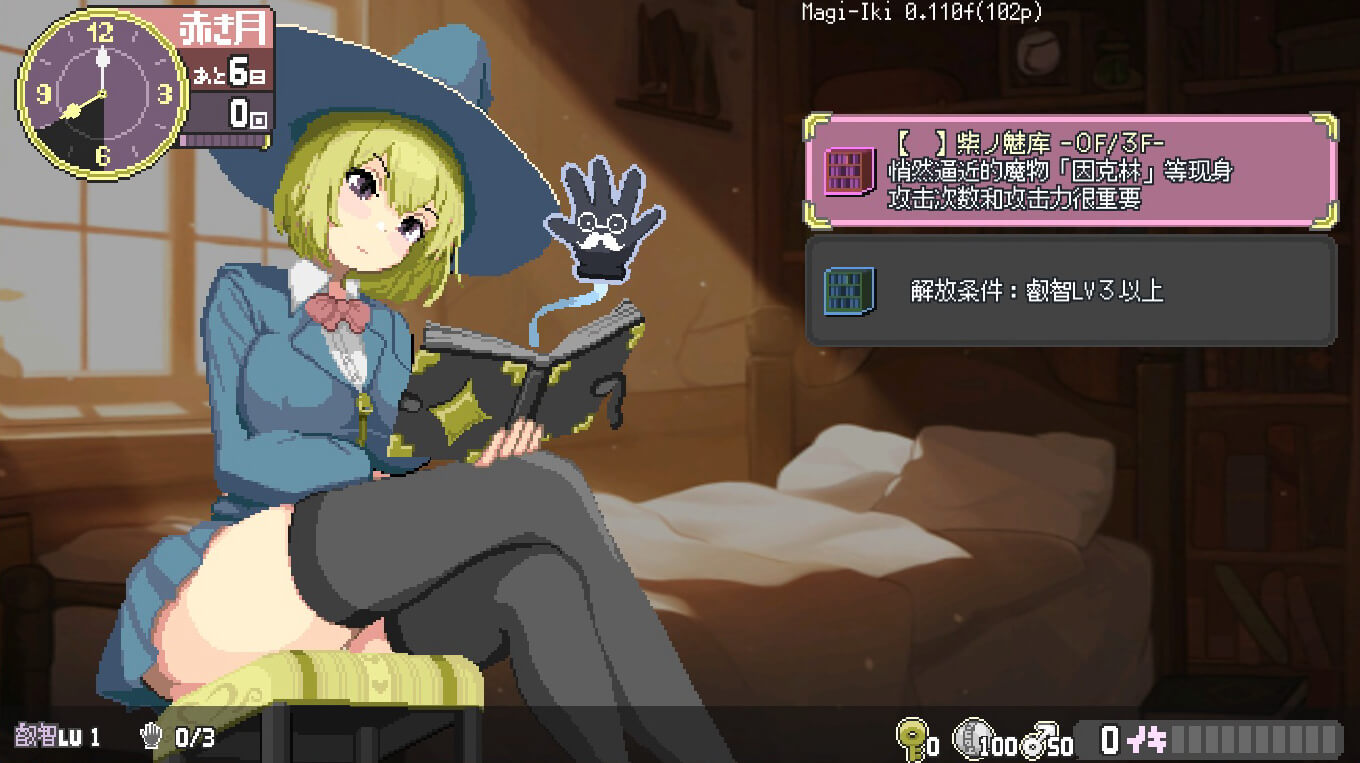Choose the locked 解放条件 叡智LV3 entry
This screenshot has width=1360, height=763.
tap(1070, 291)
